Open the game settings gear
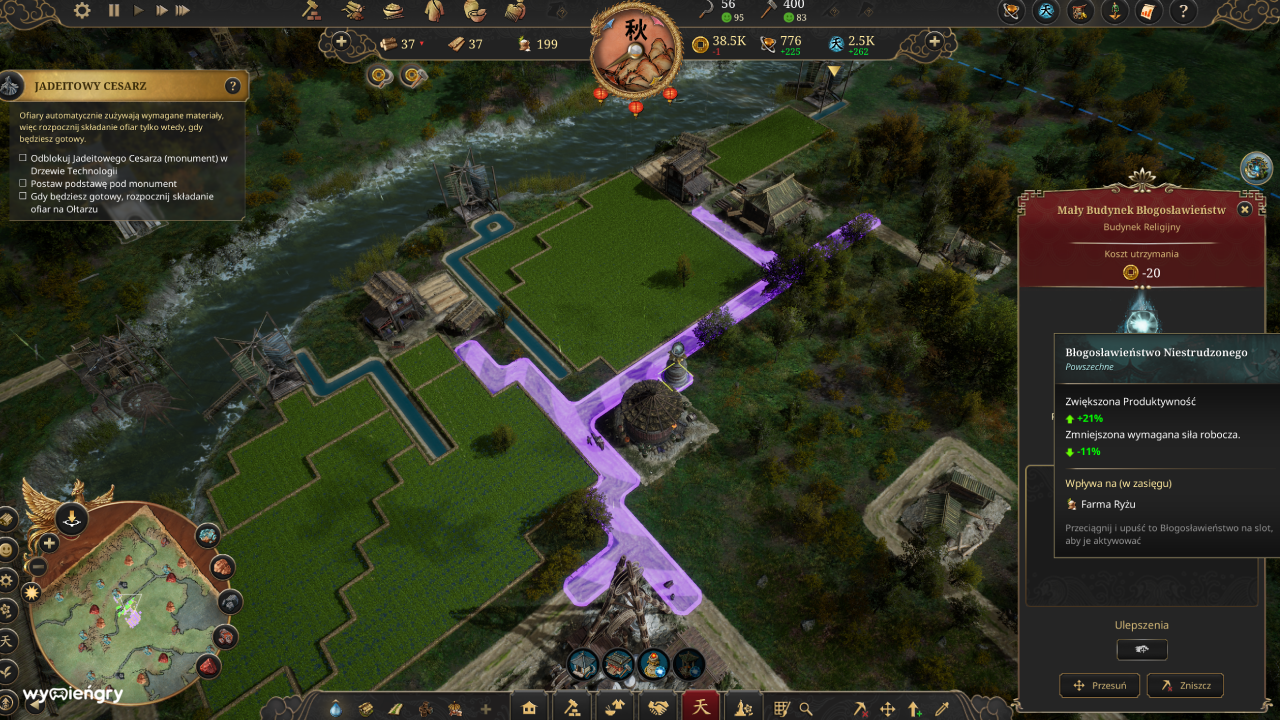Screen dimensions: 1280x720 (x=82, y=11)
